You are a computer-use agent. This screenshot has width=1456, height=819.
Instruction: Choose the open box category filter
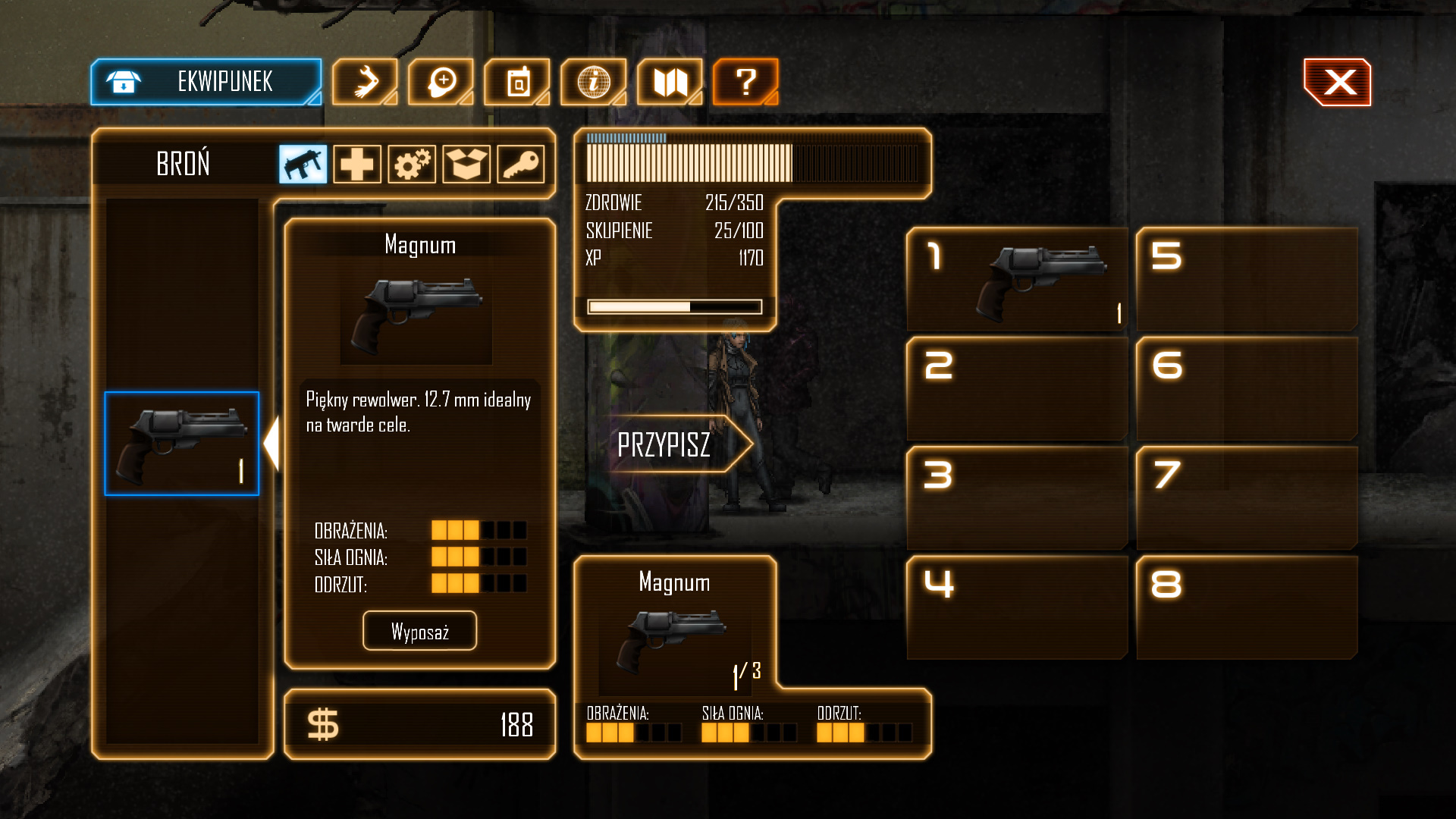pyautogui.click(x=466, y=164)
